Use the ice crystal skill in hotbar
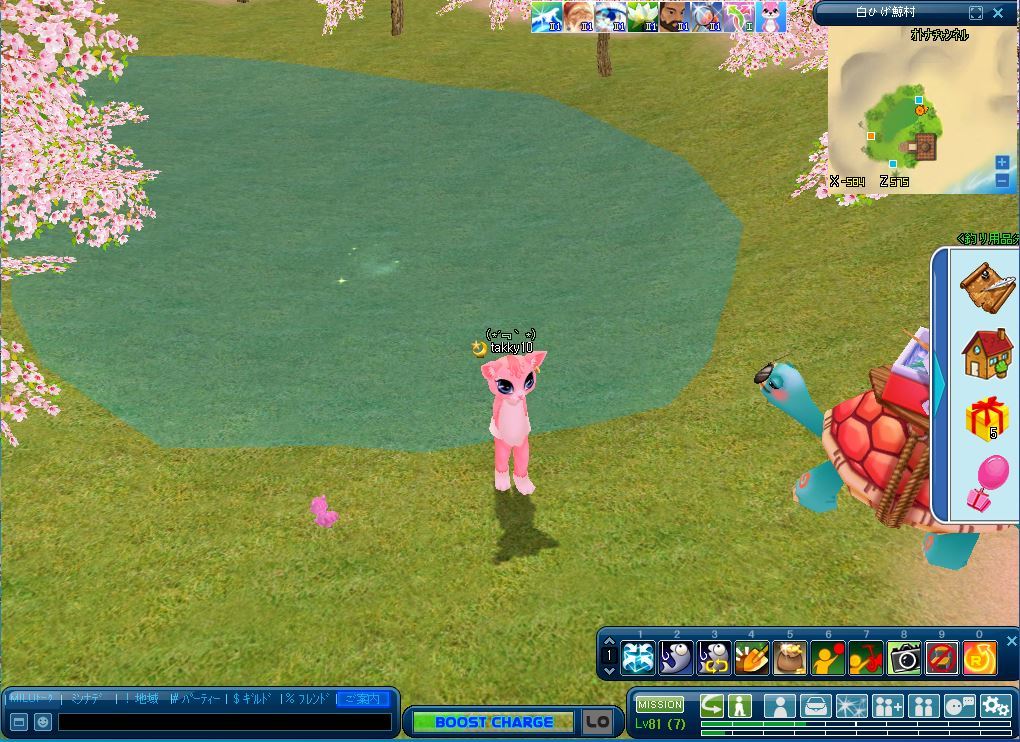This screenshot has width=1020, height=742. [639, 657]
